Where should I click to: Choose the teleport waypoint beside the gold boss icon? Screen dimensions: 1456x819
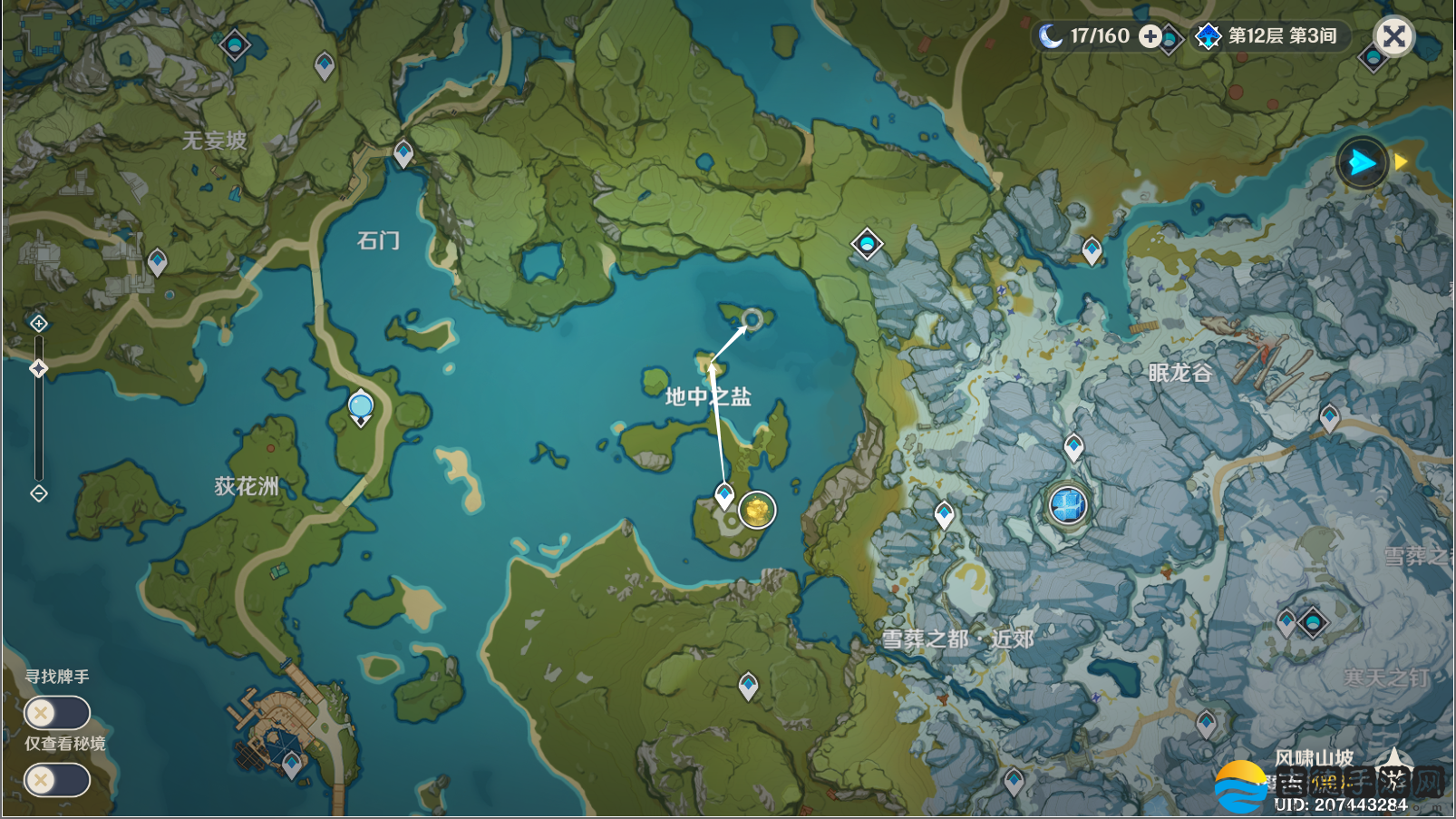(x=724, y=495)
